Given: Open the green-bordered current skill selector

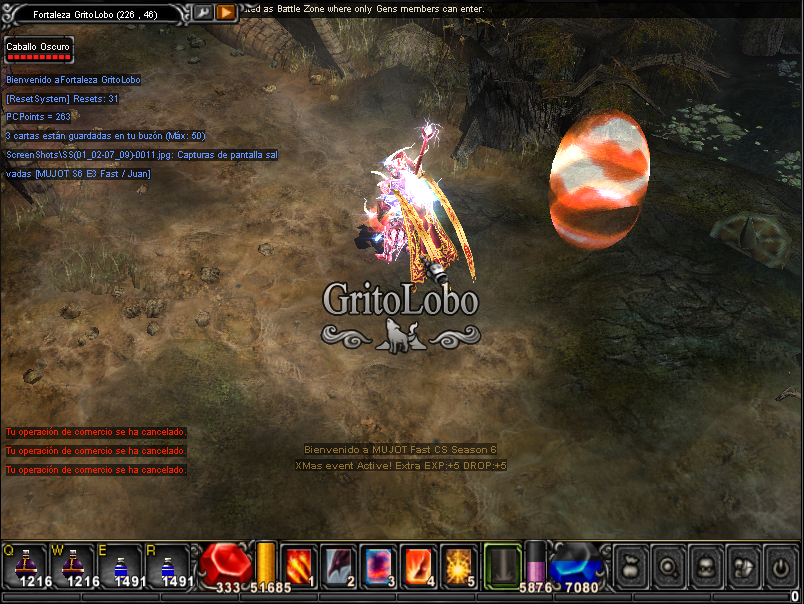Looking at the screenshot, I should [503, 565].
